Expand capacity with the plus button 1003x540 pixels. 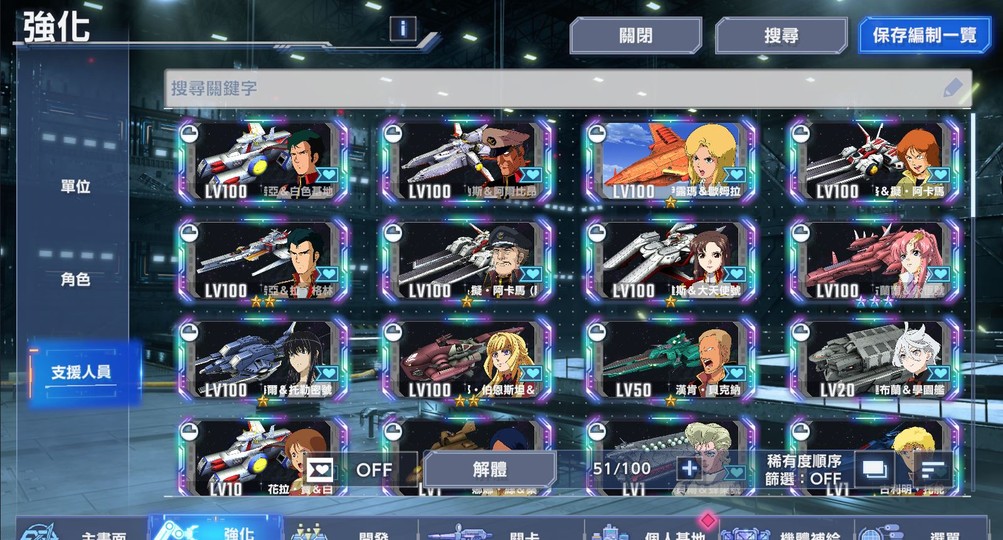coord(688,468)
